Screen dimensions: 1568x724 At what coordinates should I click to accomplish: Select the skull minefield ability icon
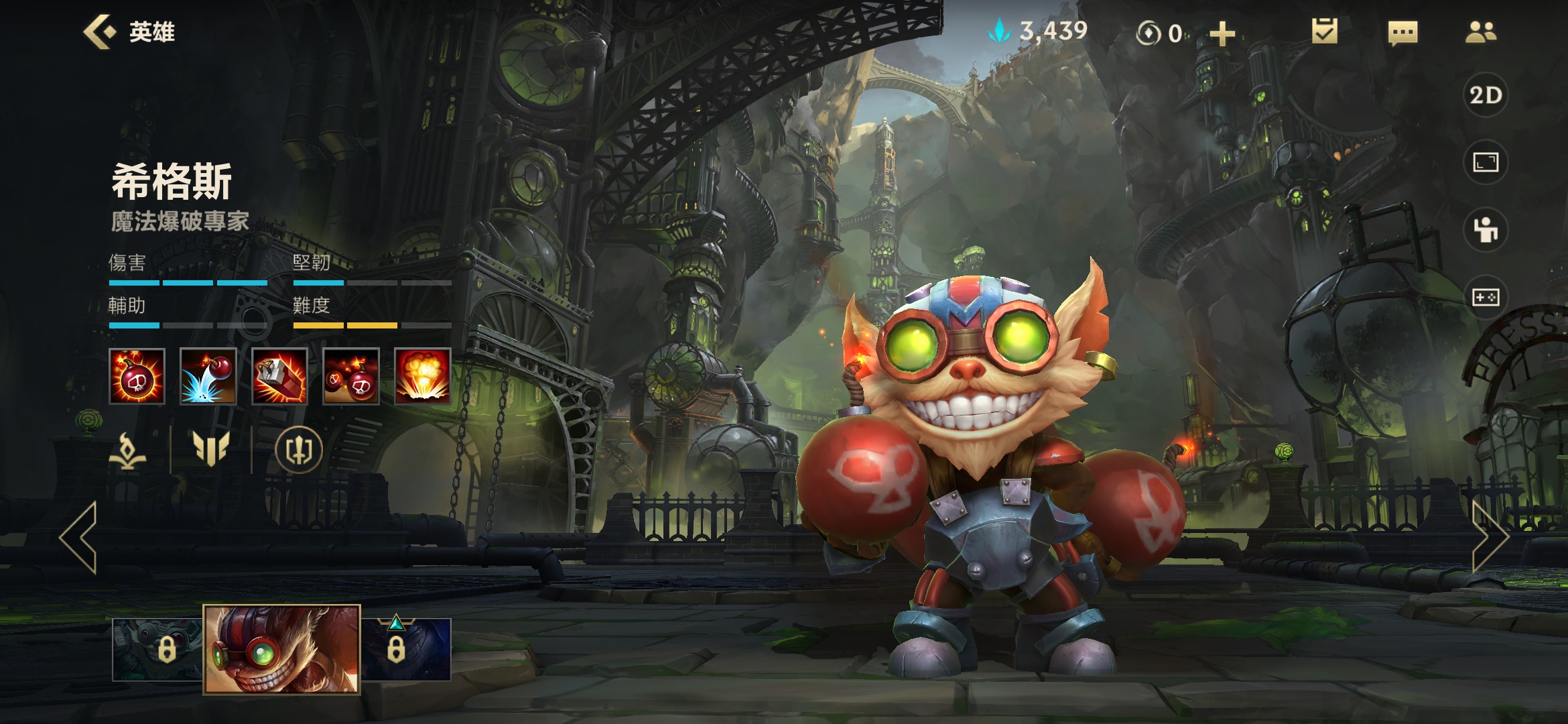point(351,377)
